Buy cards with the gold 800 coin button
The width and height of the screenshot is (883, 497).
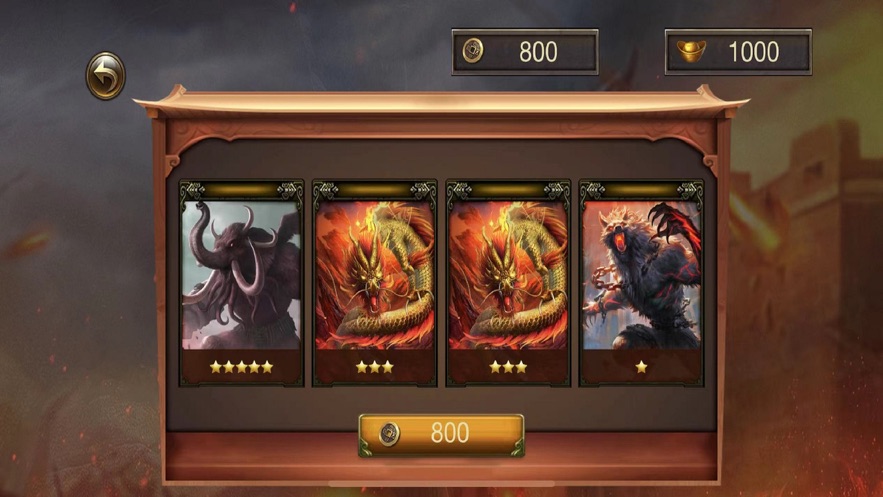(x=441, y=434)
